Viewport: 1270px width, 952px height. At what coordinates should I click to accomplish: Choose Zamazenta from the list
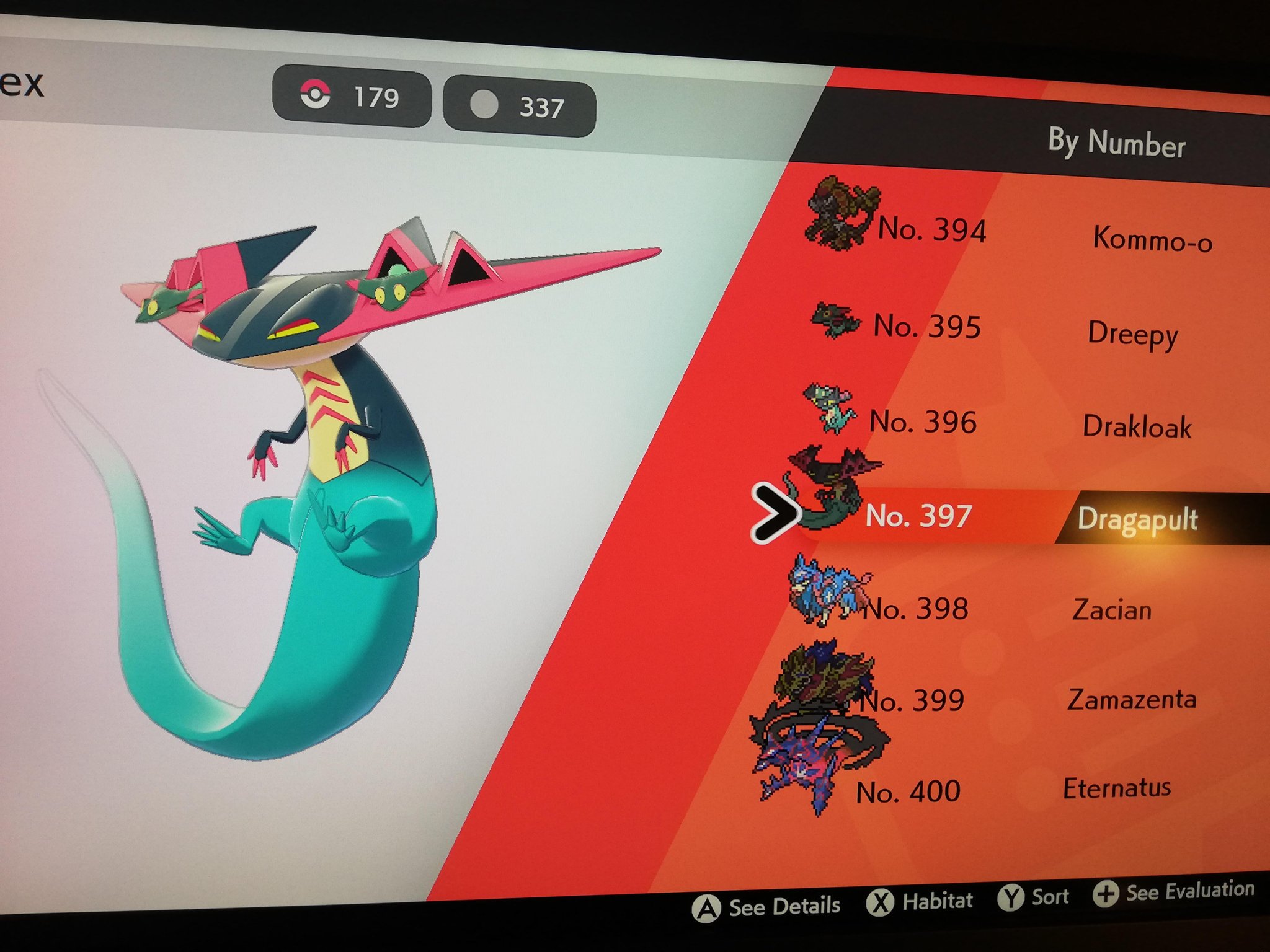click(1132, 700)
